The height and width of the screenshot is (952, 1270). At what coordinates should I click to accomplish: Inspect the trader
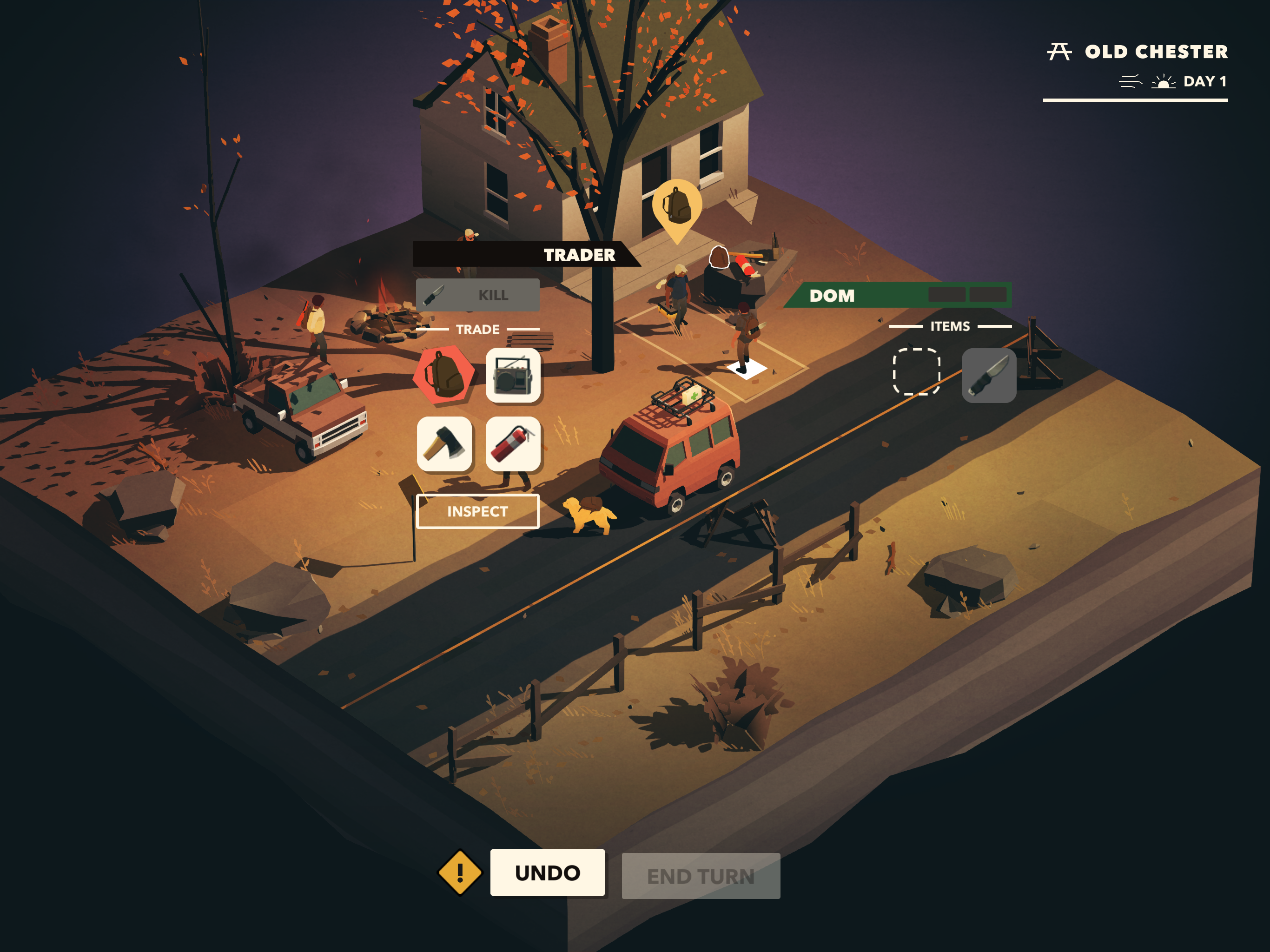[477, 511]
